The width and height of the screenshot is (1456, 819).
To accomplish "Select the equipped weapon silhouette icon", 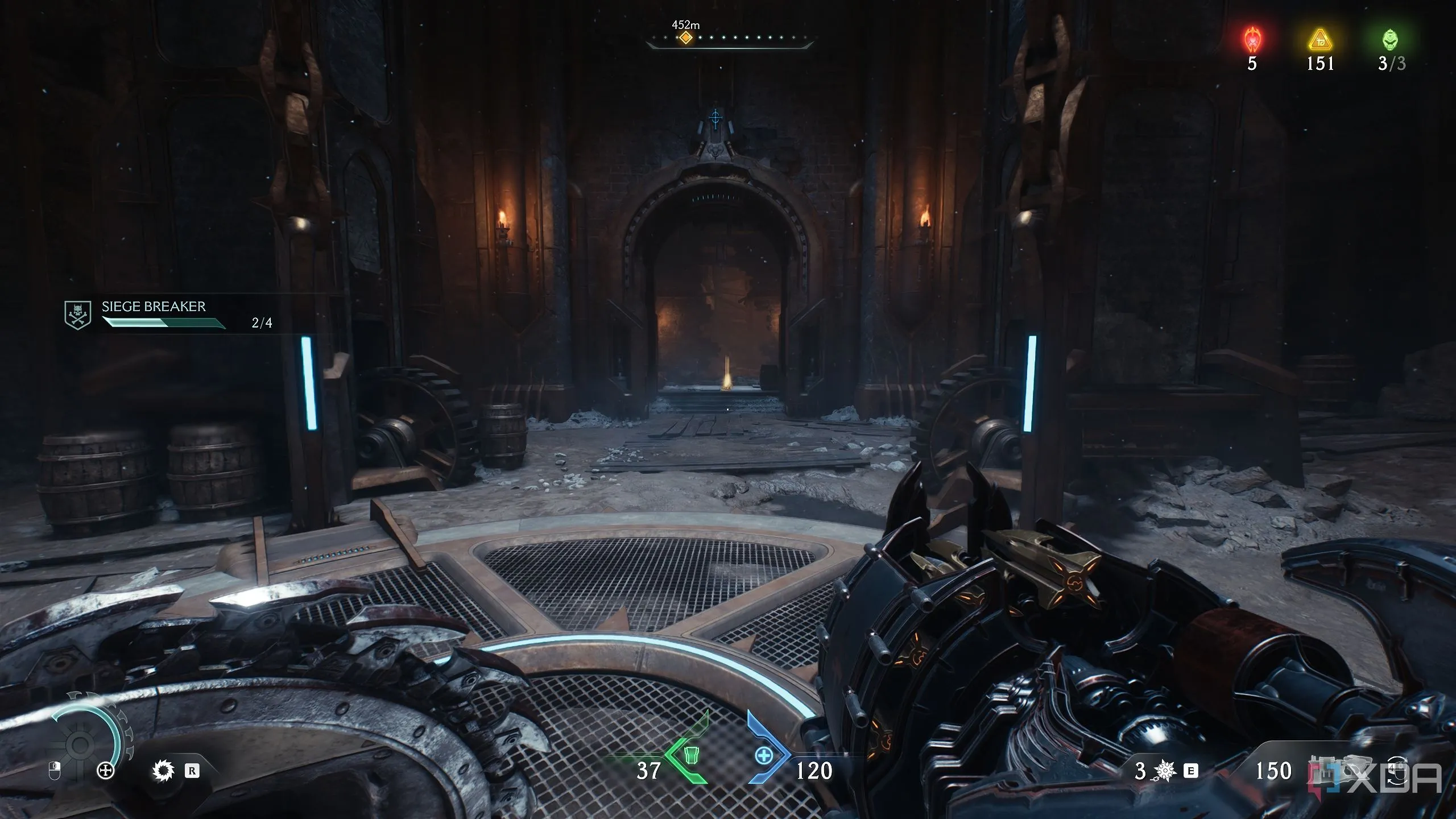I will 1339,767.
